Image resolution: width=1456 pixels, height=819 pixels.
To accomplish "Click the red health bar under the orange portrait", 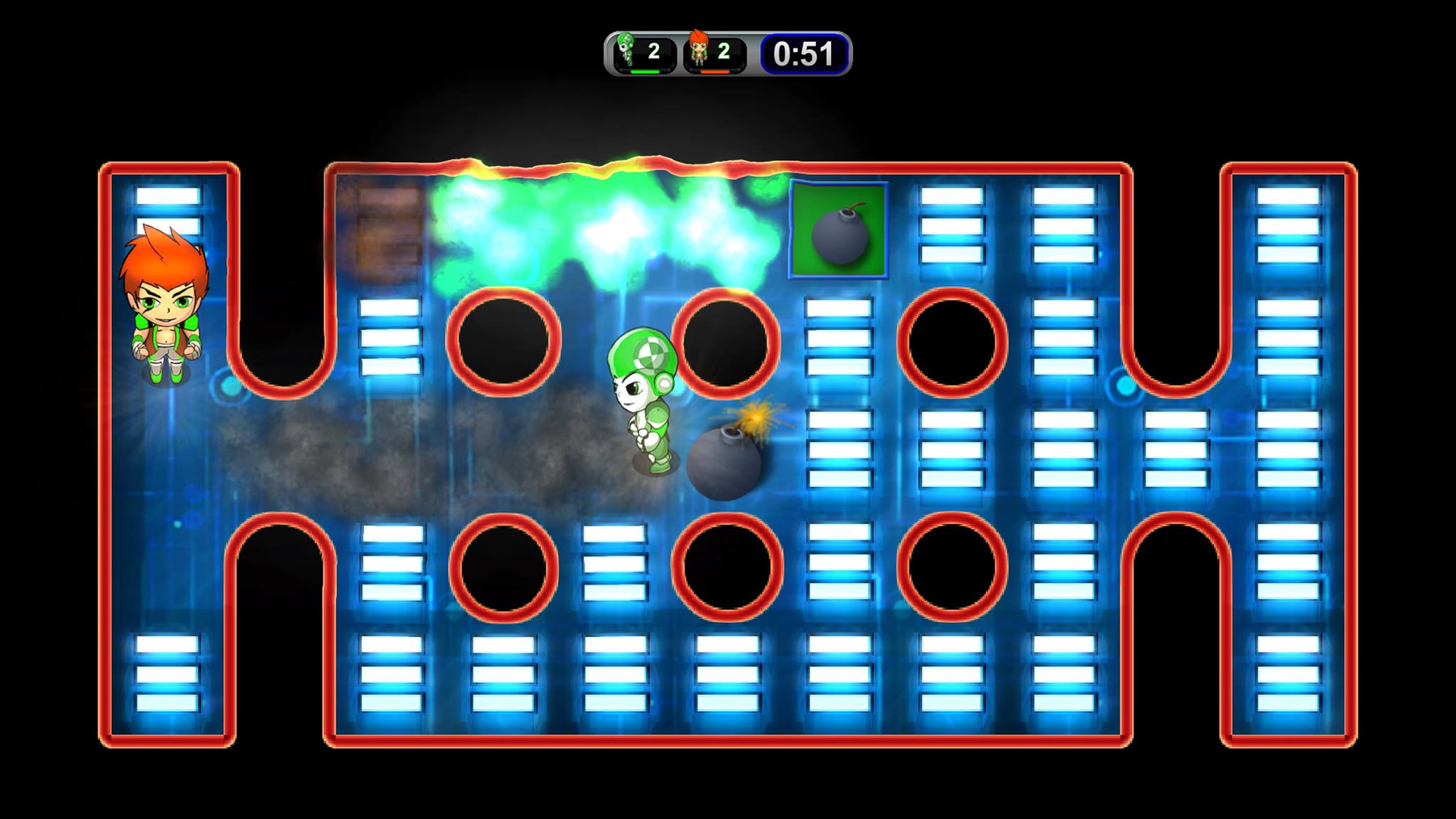I will pyautogui.click(x=714, y=70).
